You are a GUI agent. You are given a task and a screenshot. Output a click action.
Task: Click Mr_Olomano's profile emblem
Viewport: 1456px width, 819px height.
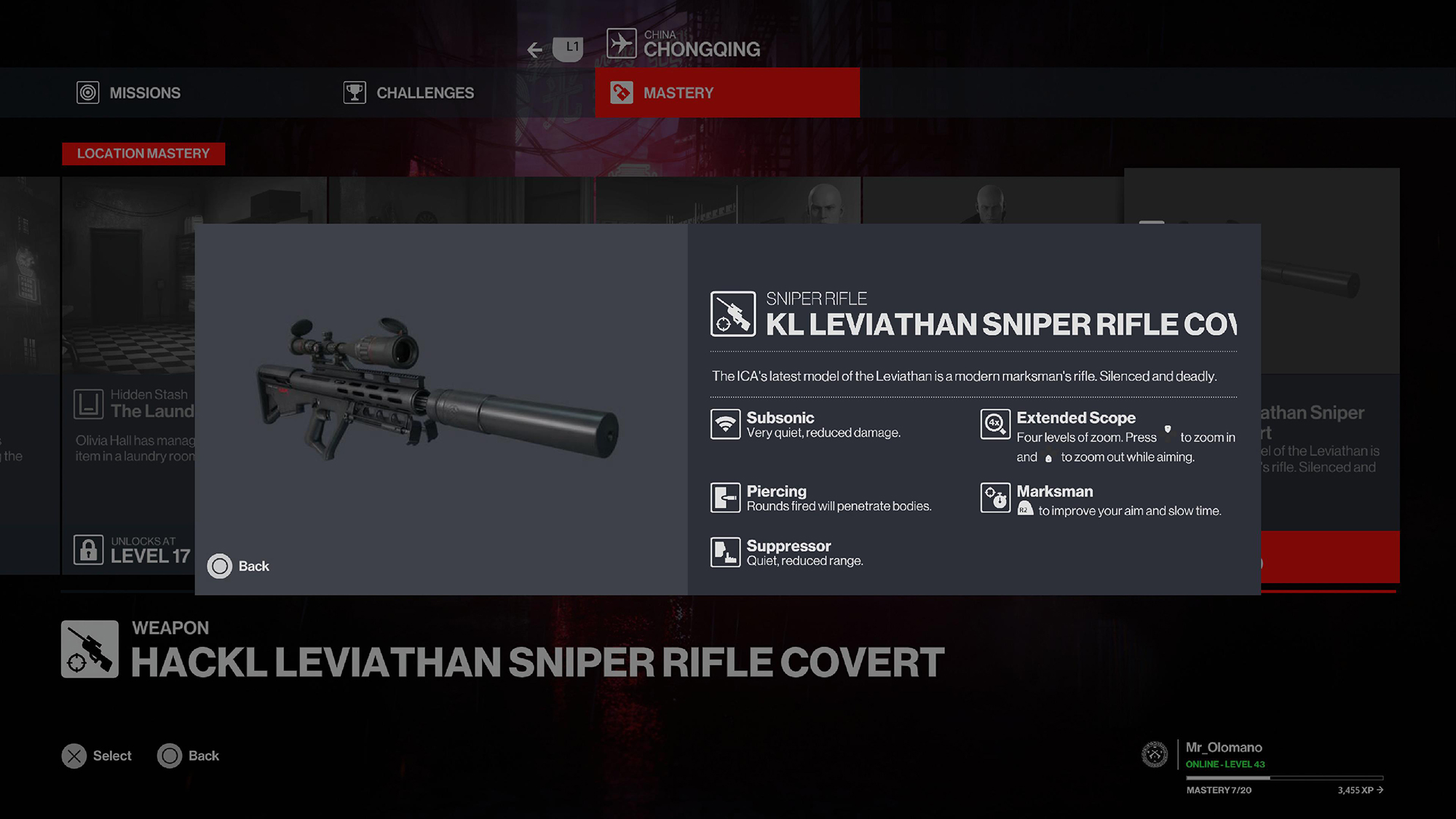click(x=1155, y=756)
